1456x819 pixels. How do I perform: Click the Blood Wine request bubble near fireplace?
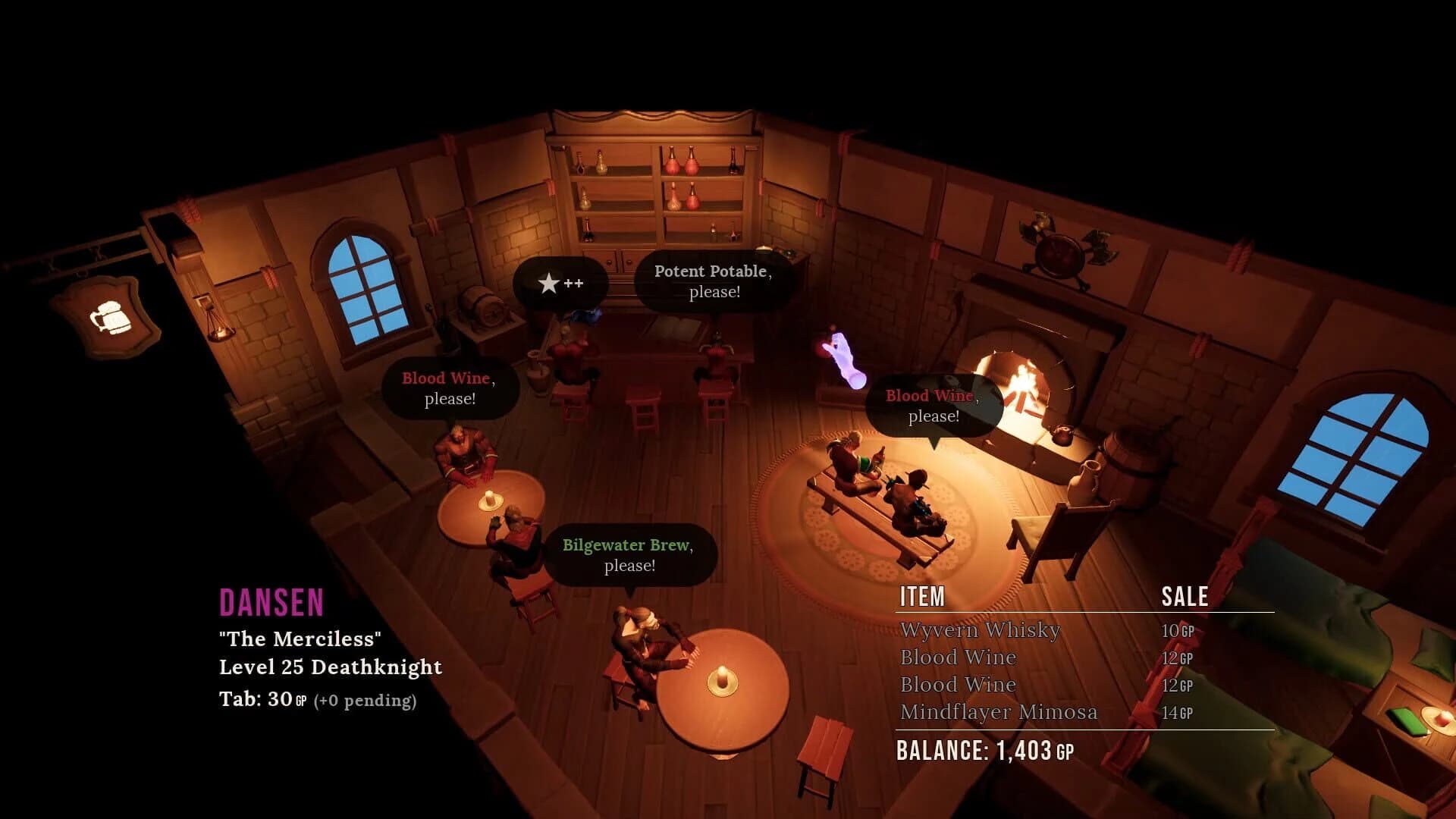click(933, 406)
